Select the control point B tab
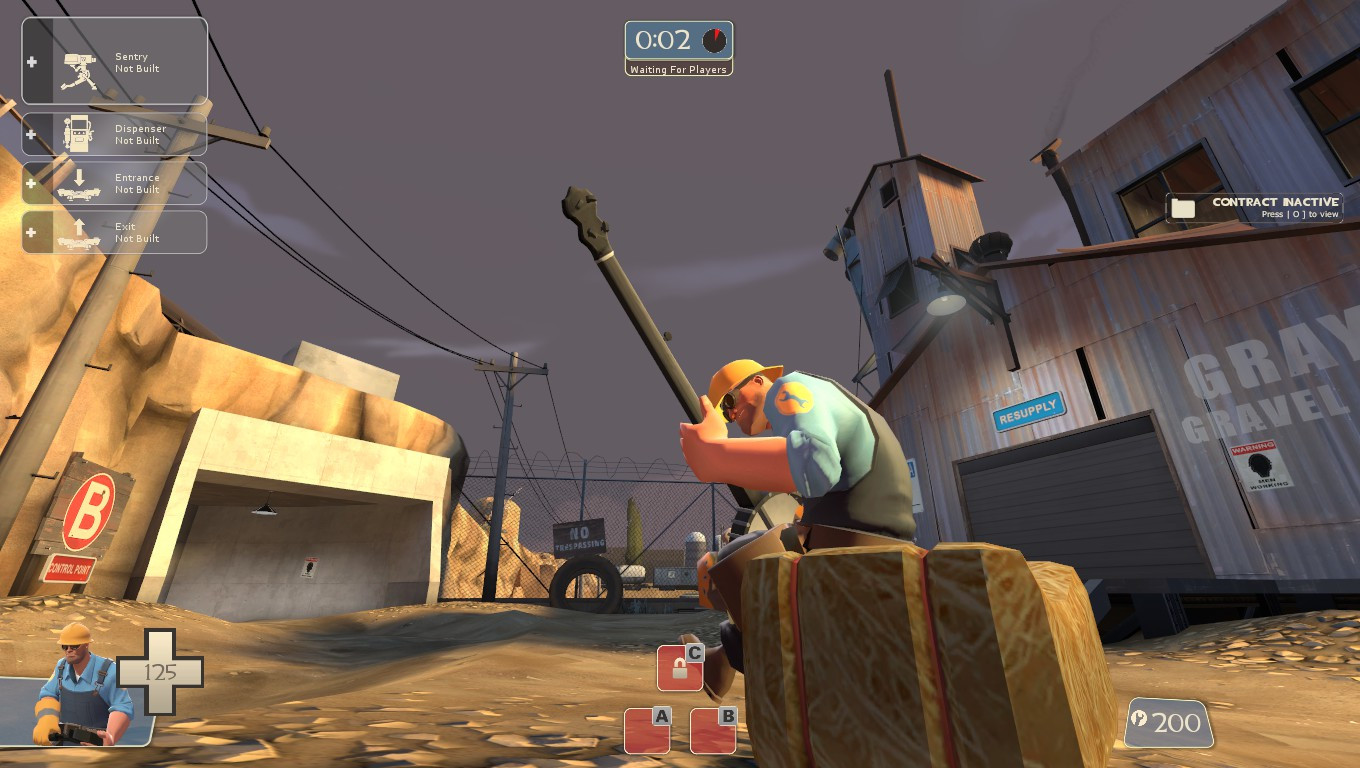This screenshot has height=768, width=1360. [712, 731]
